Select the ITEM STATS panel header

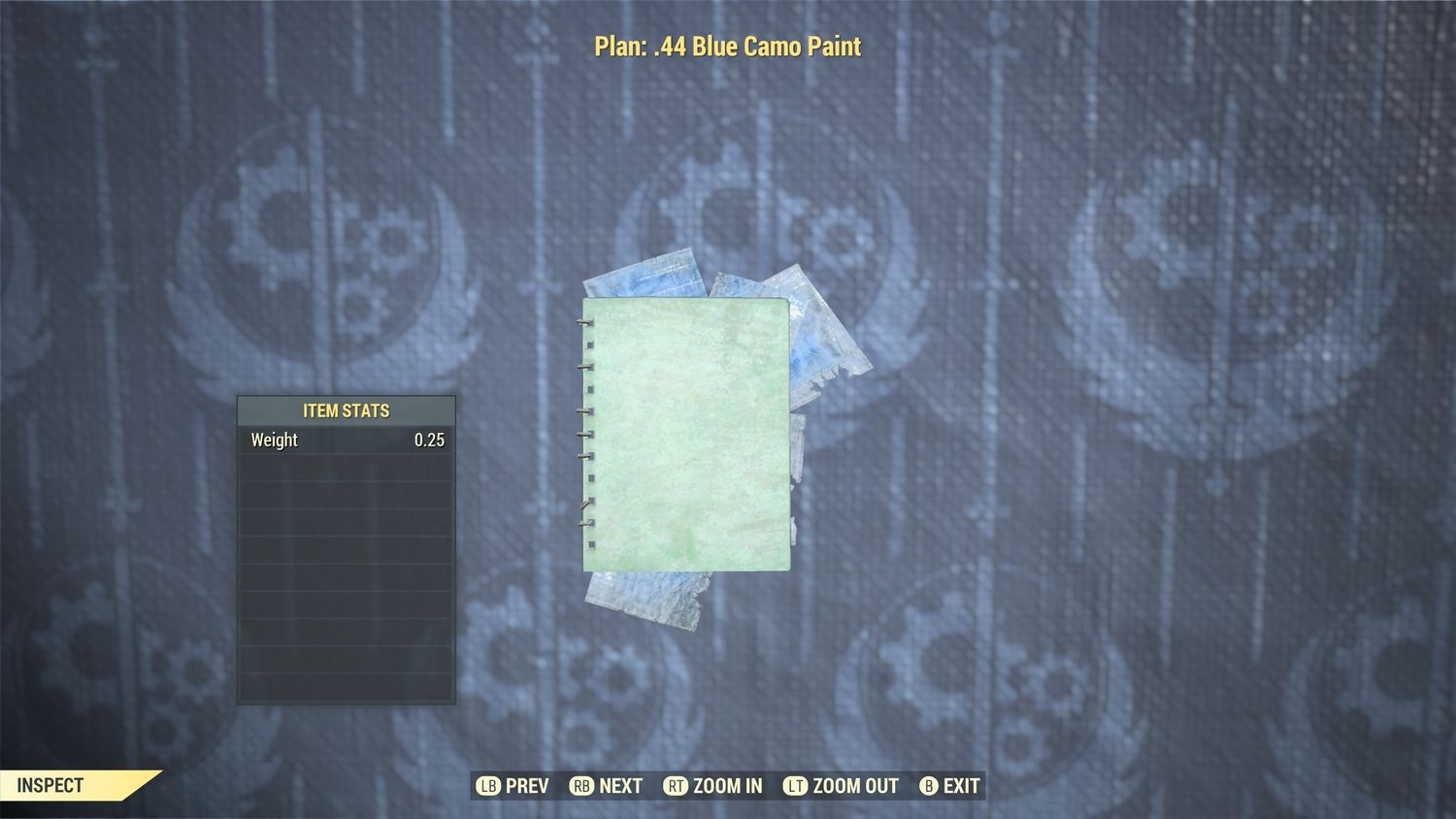tap(346, 410)
